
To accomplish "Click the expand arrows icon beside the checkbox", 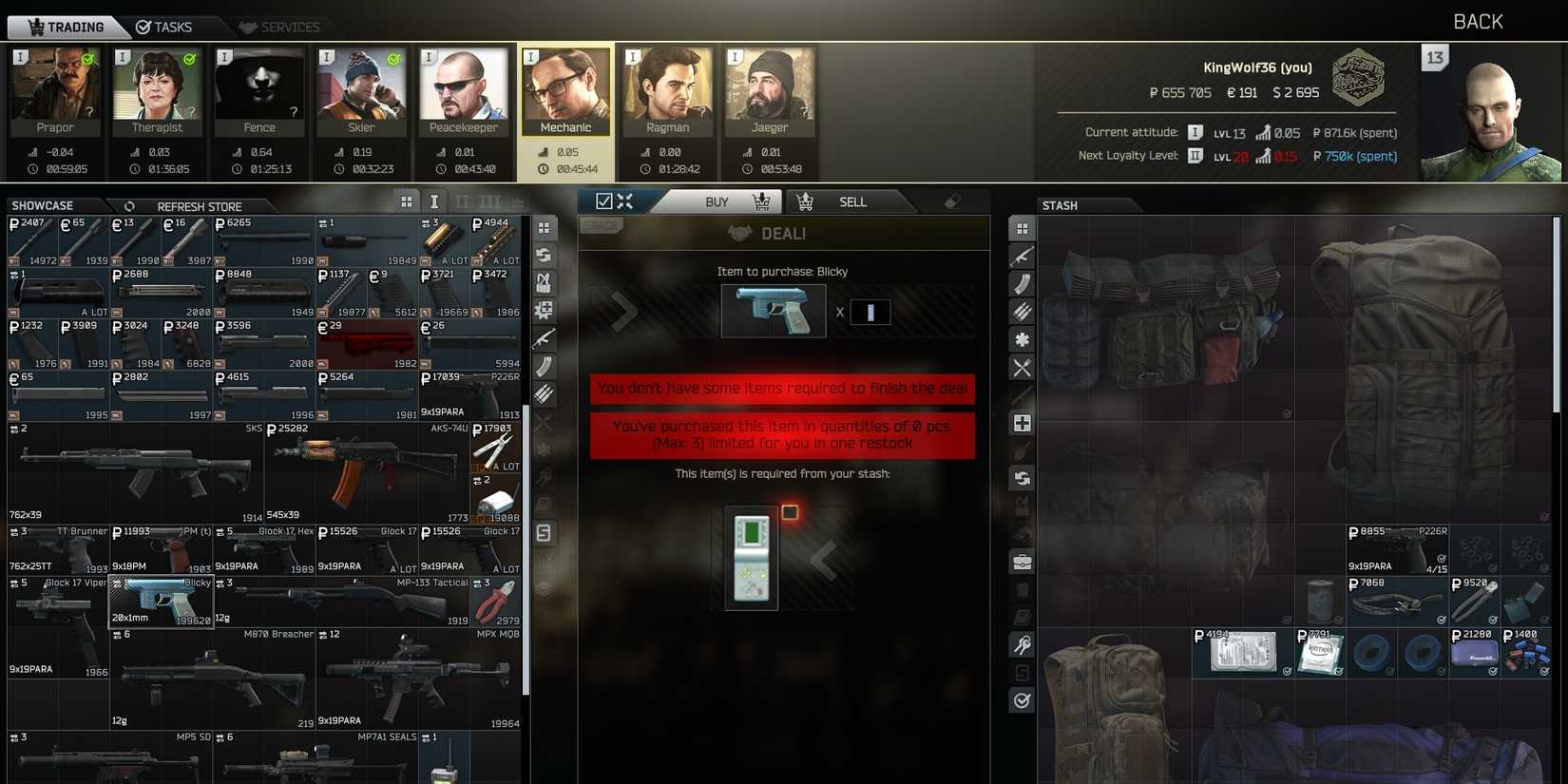I will point(625,201).
